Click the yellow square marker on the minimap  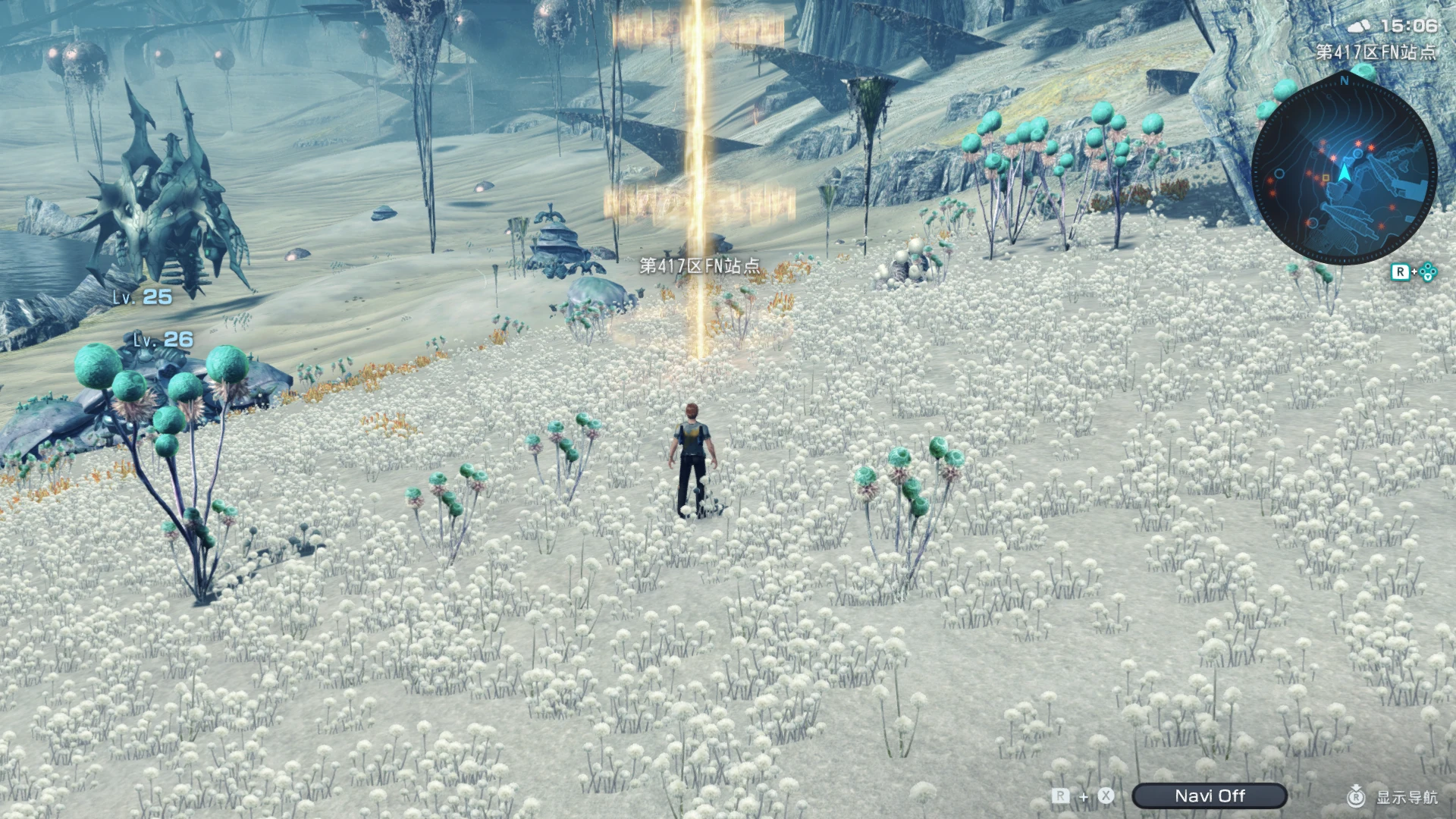click(1325, 177)
